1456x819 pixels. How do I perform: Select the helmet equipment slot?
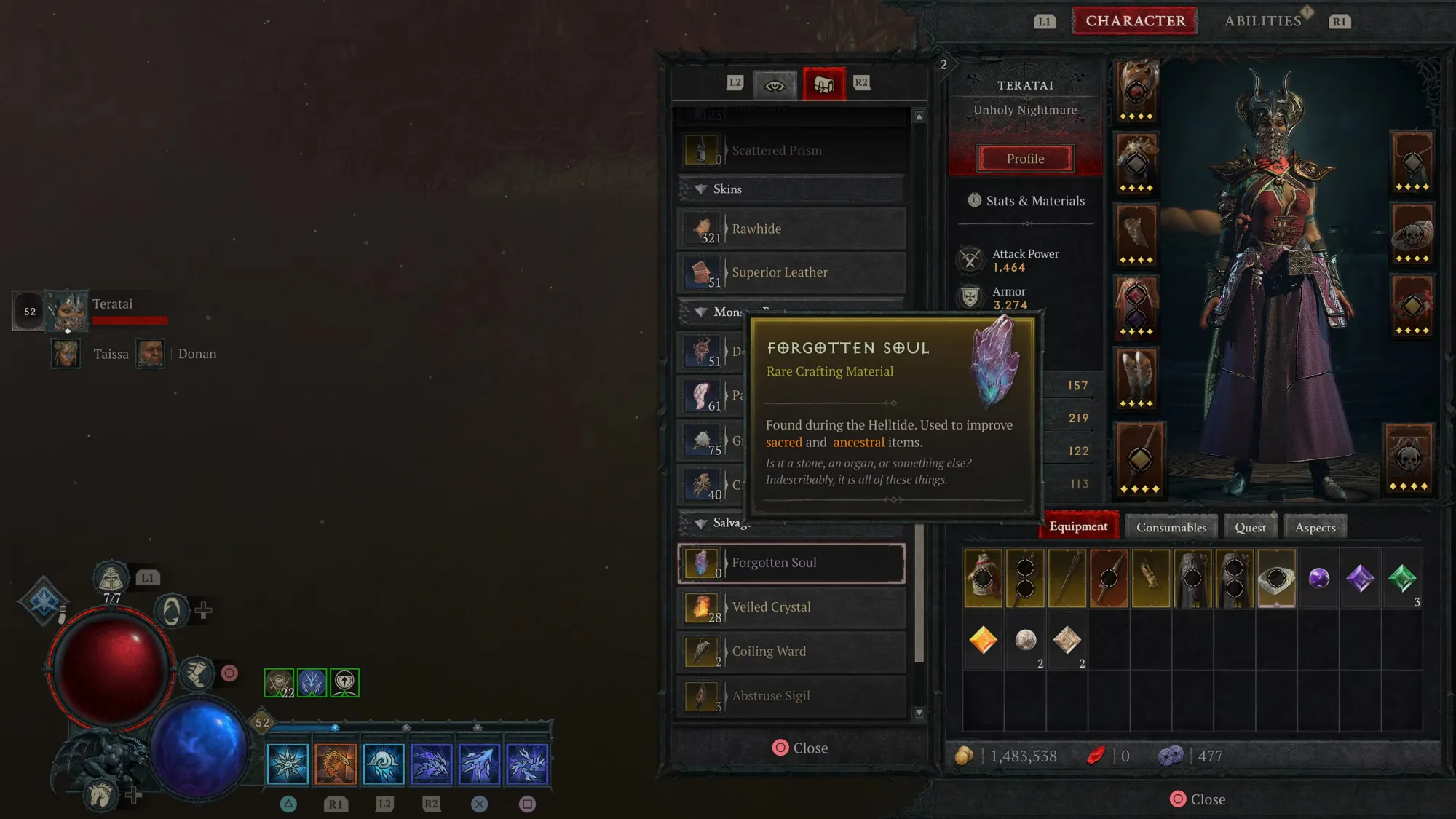[1136, 92]
